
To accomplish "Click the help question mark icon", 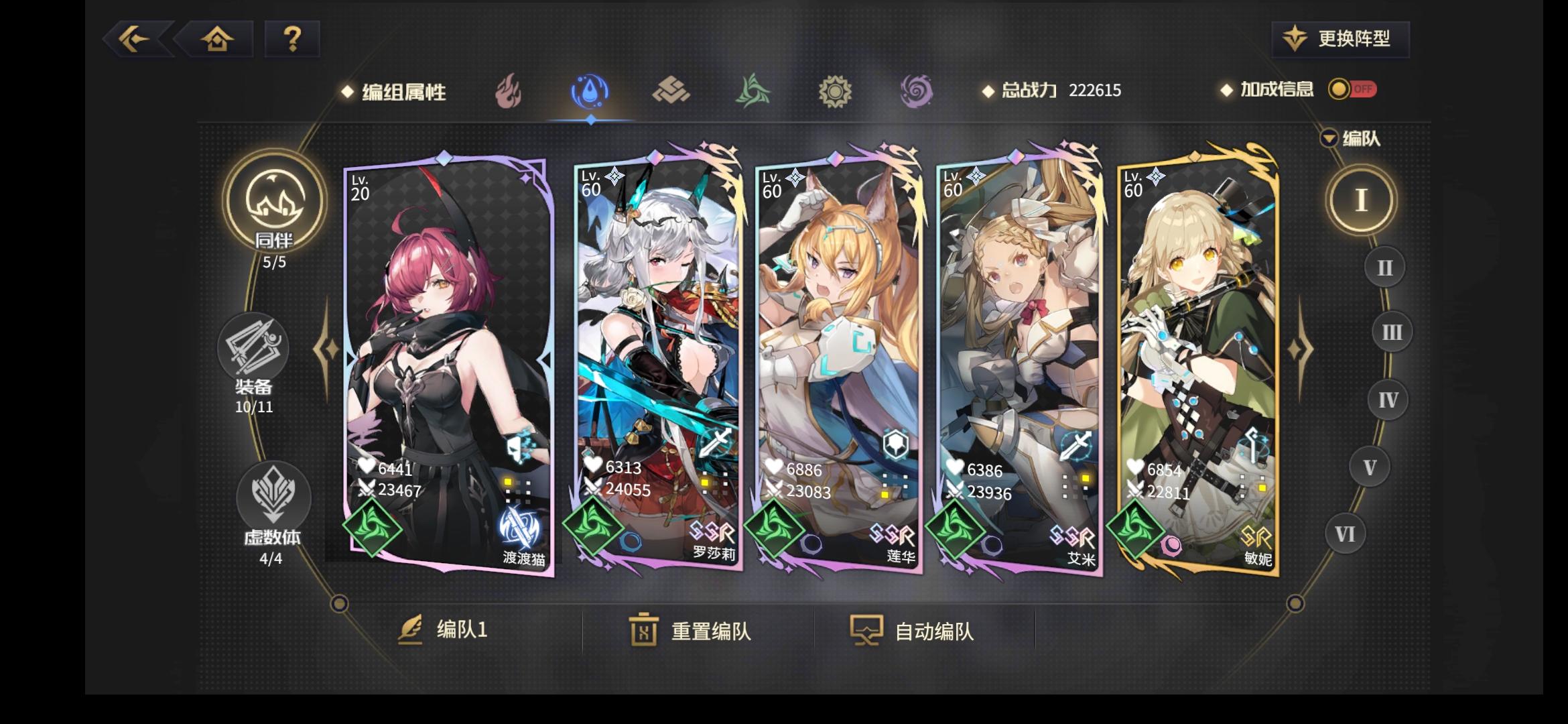I will point(291,40).
